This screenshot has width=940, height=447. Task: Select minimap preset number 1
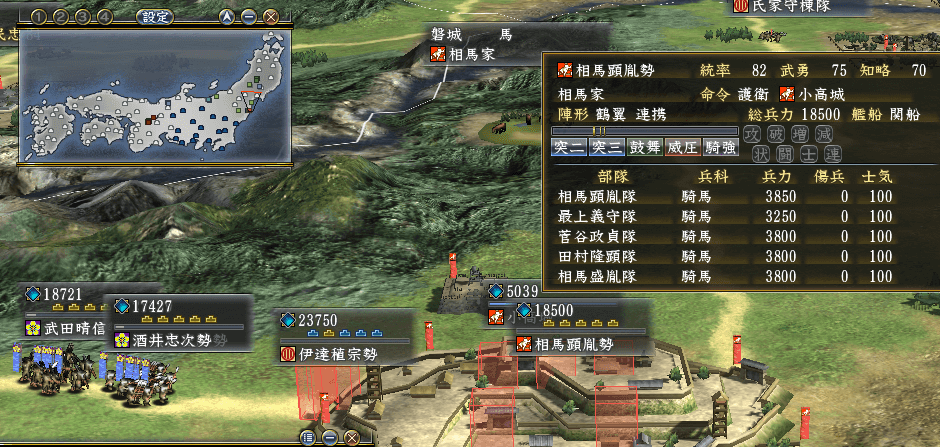38,17
